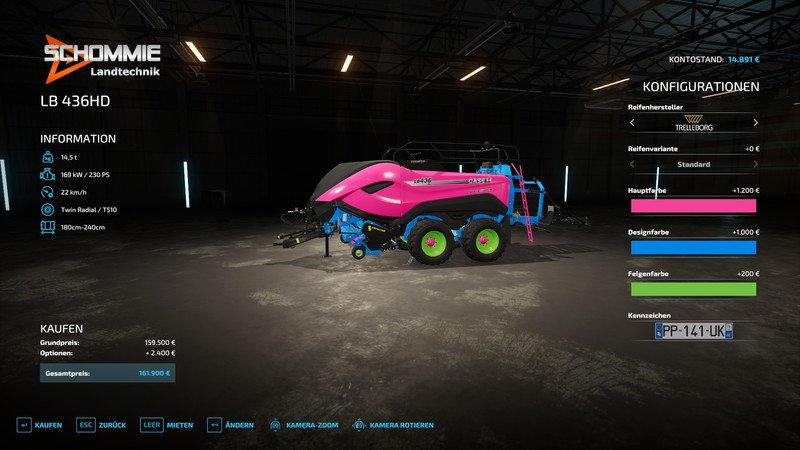
Task: Select next tire manufacturer after Trelleborg
Action: (x=755, y=123)
